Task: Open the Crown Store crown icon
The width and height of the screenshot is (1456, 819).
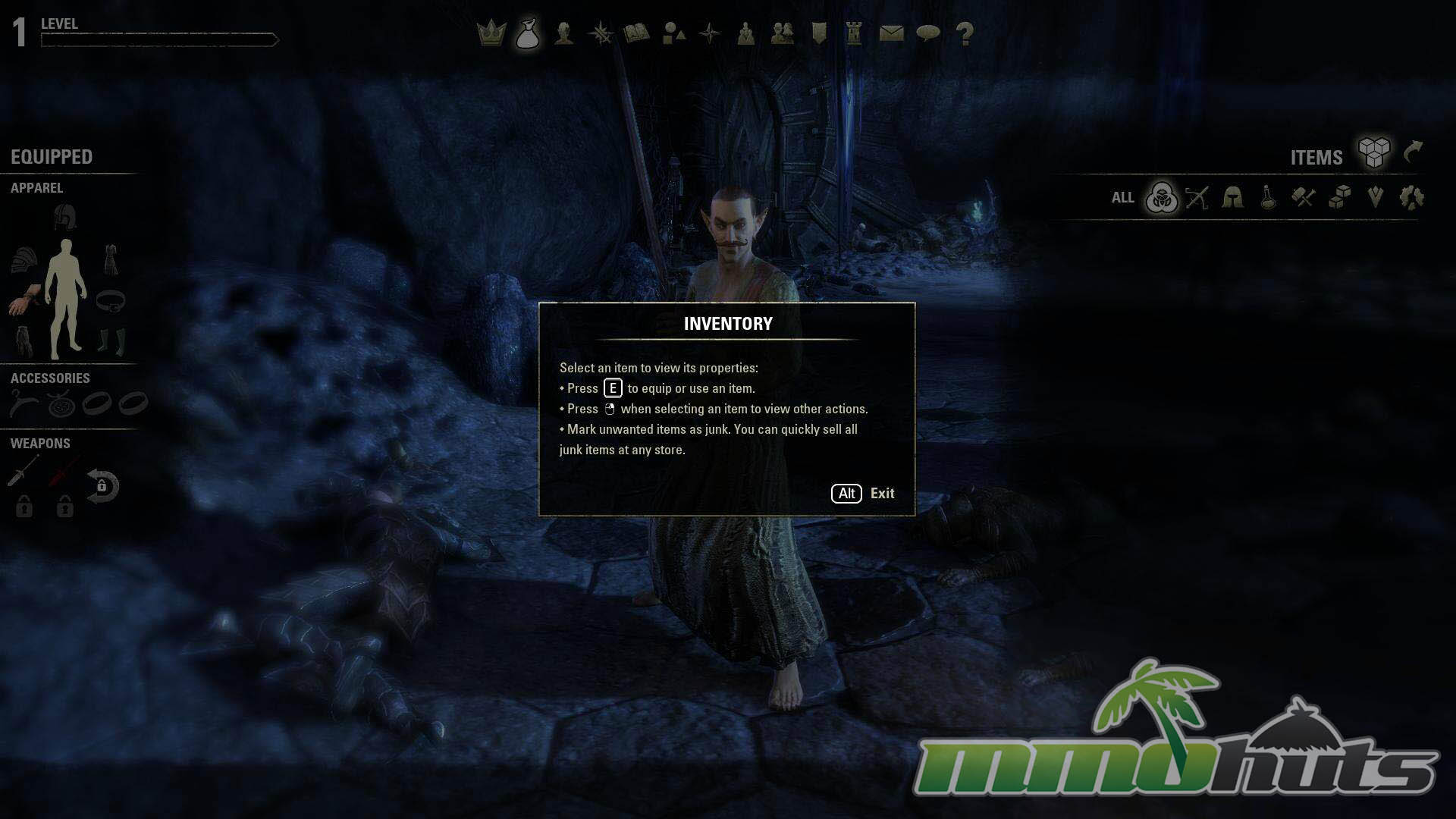Action: click(491, 33)
